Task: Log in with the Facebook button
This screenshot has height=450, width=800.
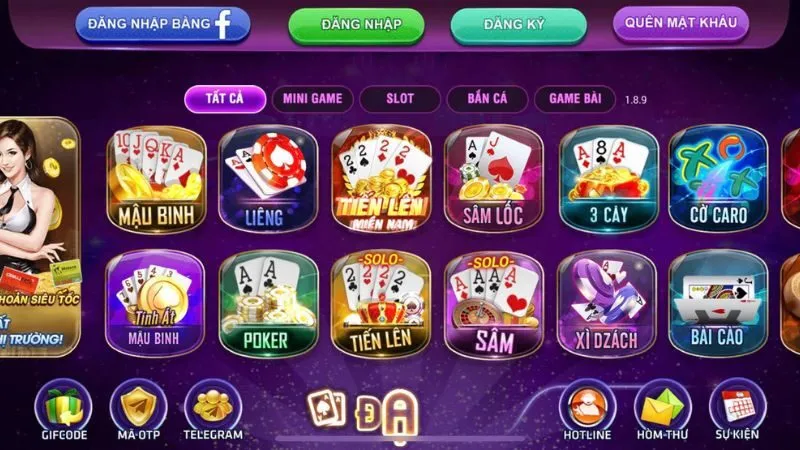Action: click(x=161, y=23)
